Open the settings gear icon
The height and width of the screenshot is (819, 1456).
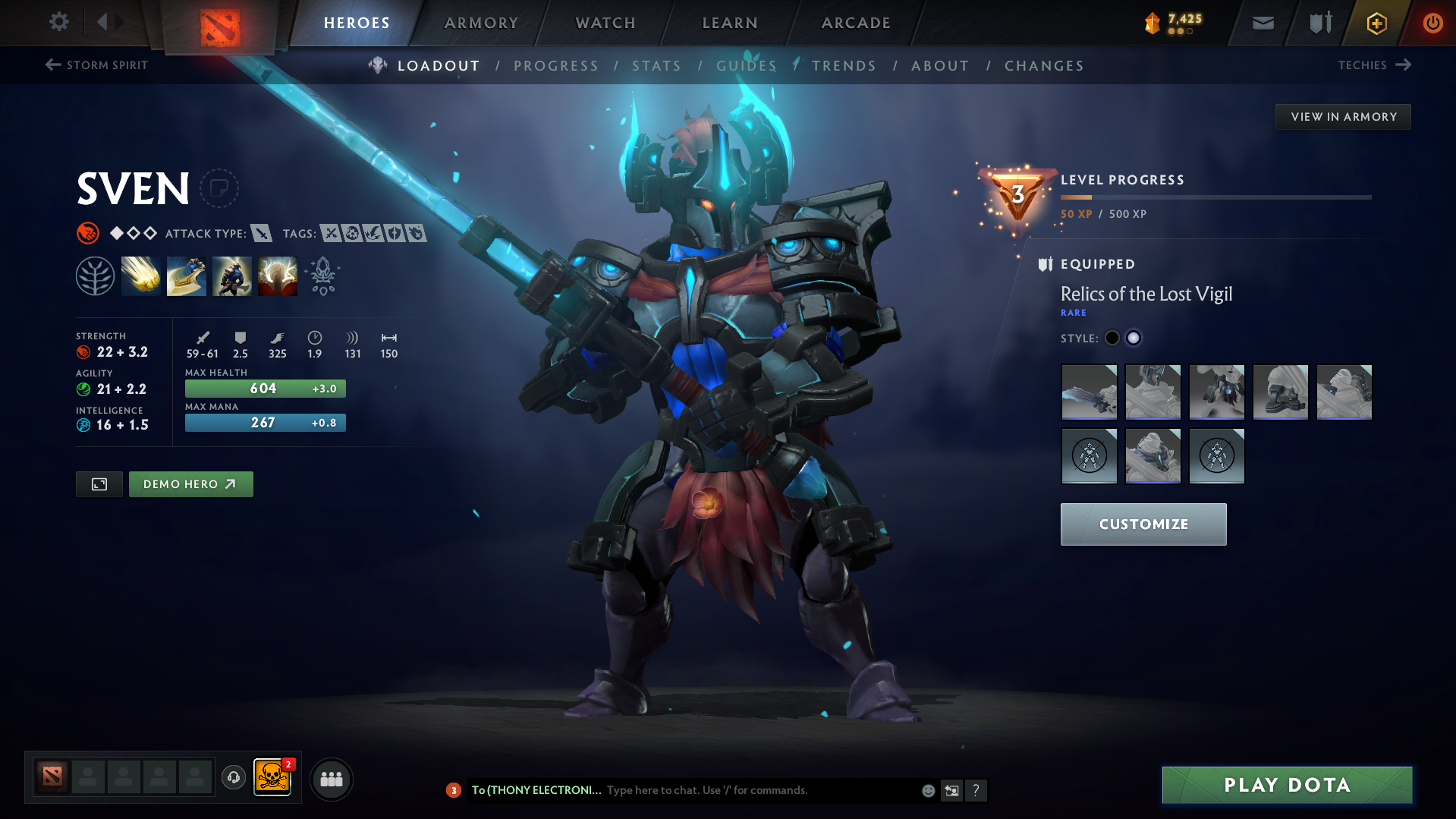click(x=58, y=22)
